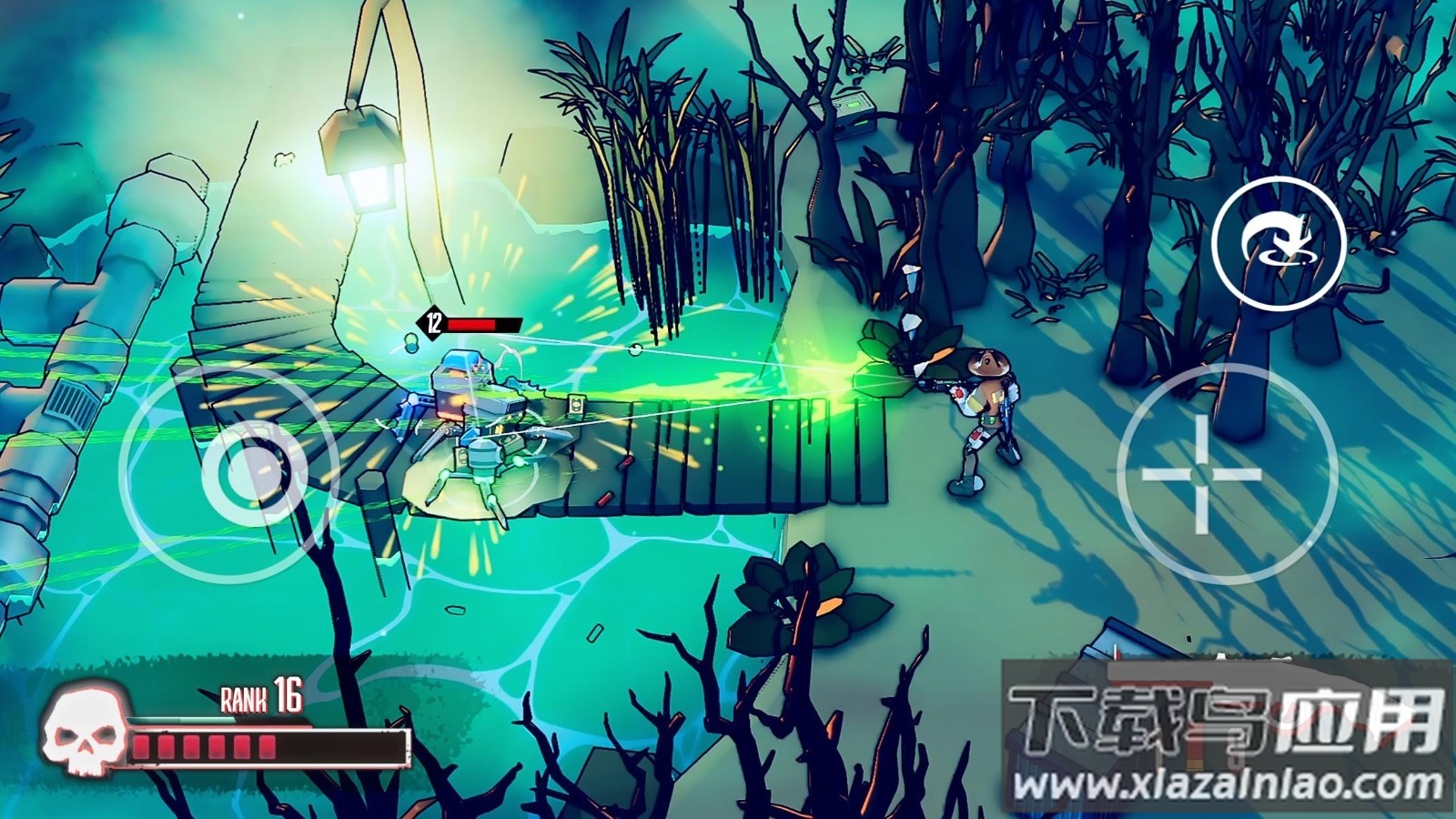Tap the dodge roll ability button

click(x=1279, y=242)
